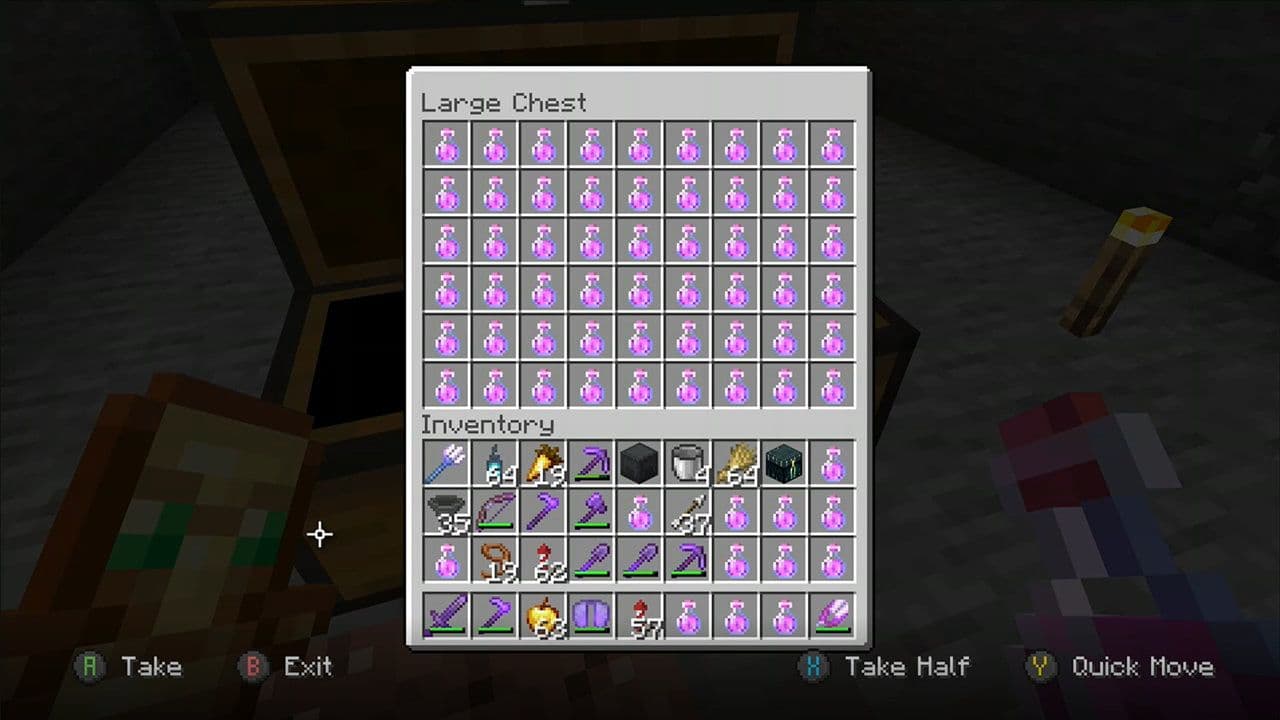1280x720 pixels.
Task: Click the hay stack of 64
Action: 736,462
